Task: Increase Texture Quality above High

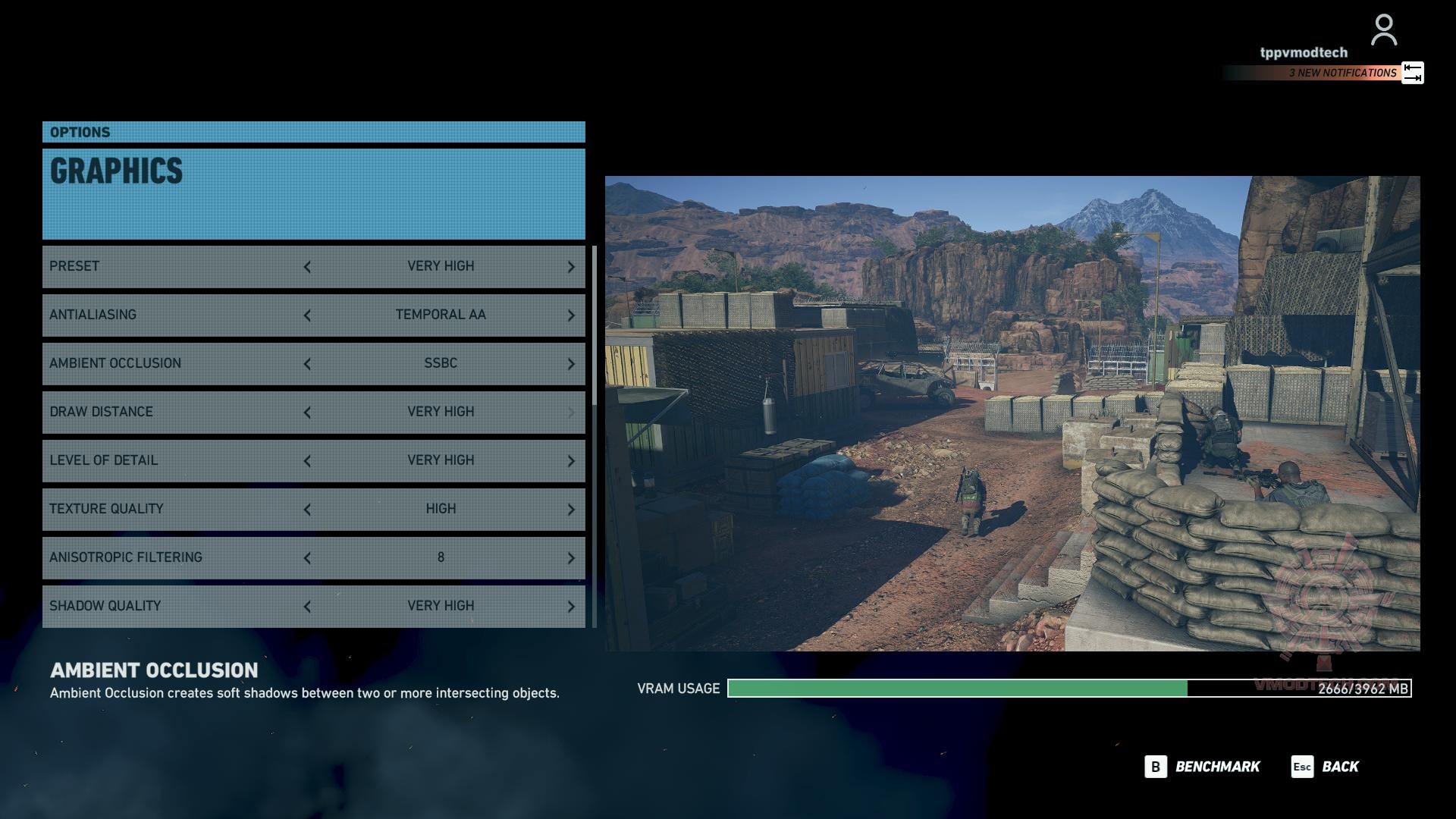Action: [571, 510]
